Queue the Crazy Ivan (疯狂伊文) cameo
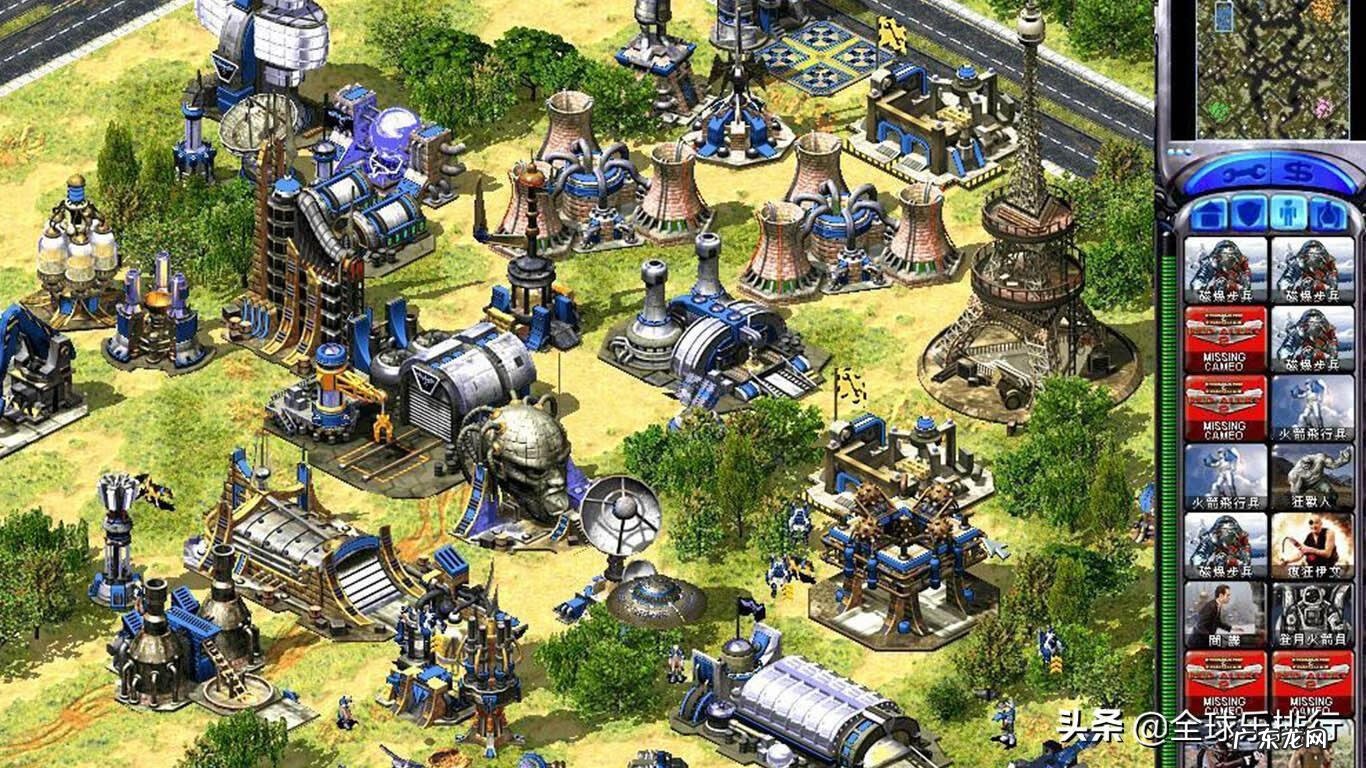Viewport: 1366px width, 768px height. tap(1312, 546)
